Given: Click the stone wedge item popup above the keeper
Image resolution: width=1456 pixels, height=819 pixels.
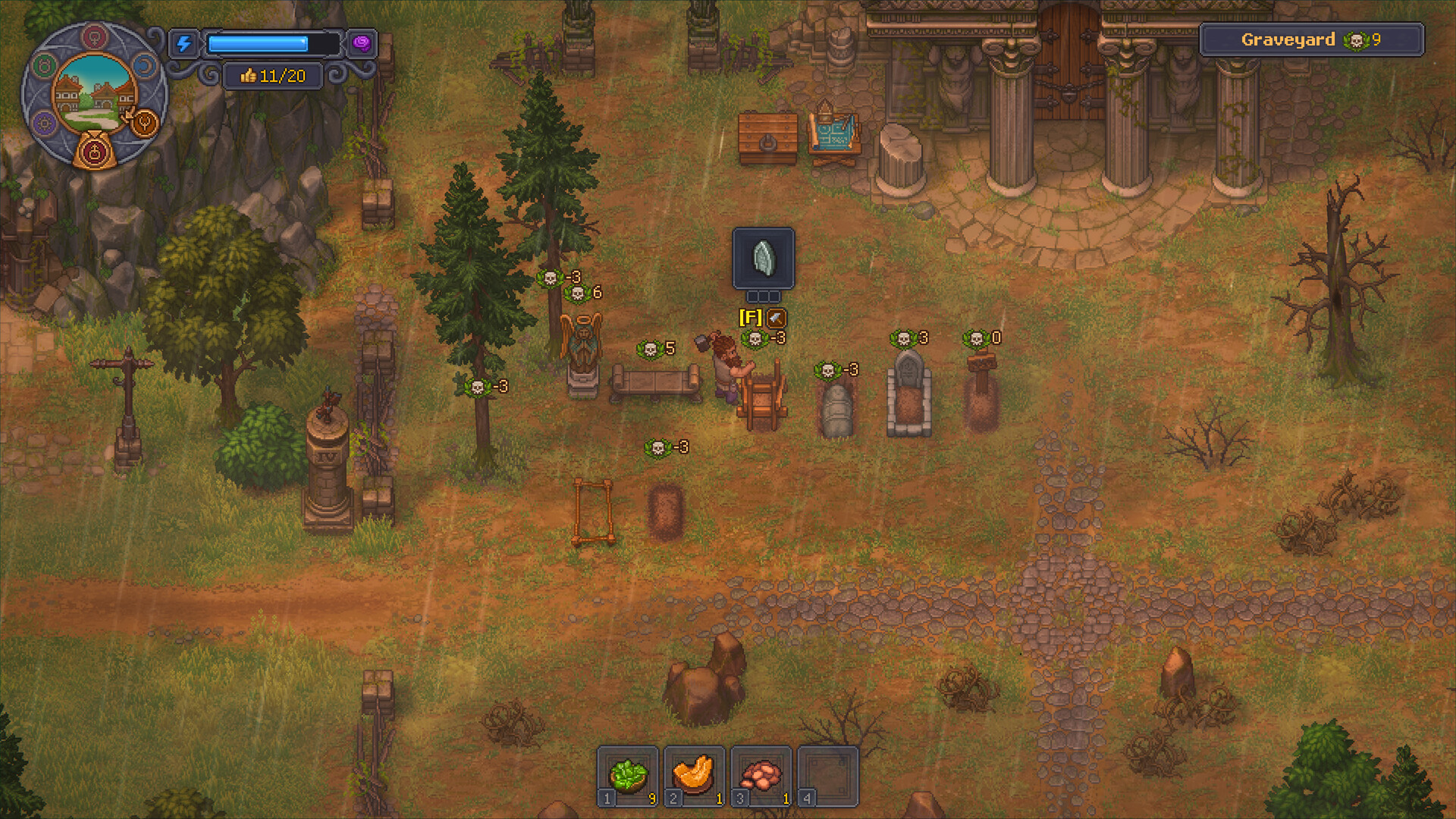Looking at the screenshot, I should tap(763, 258).
